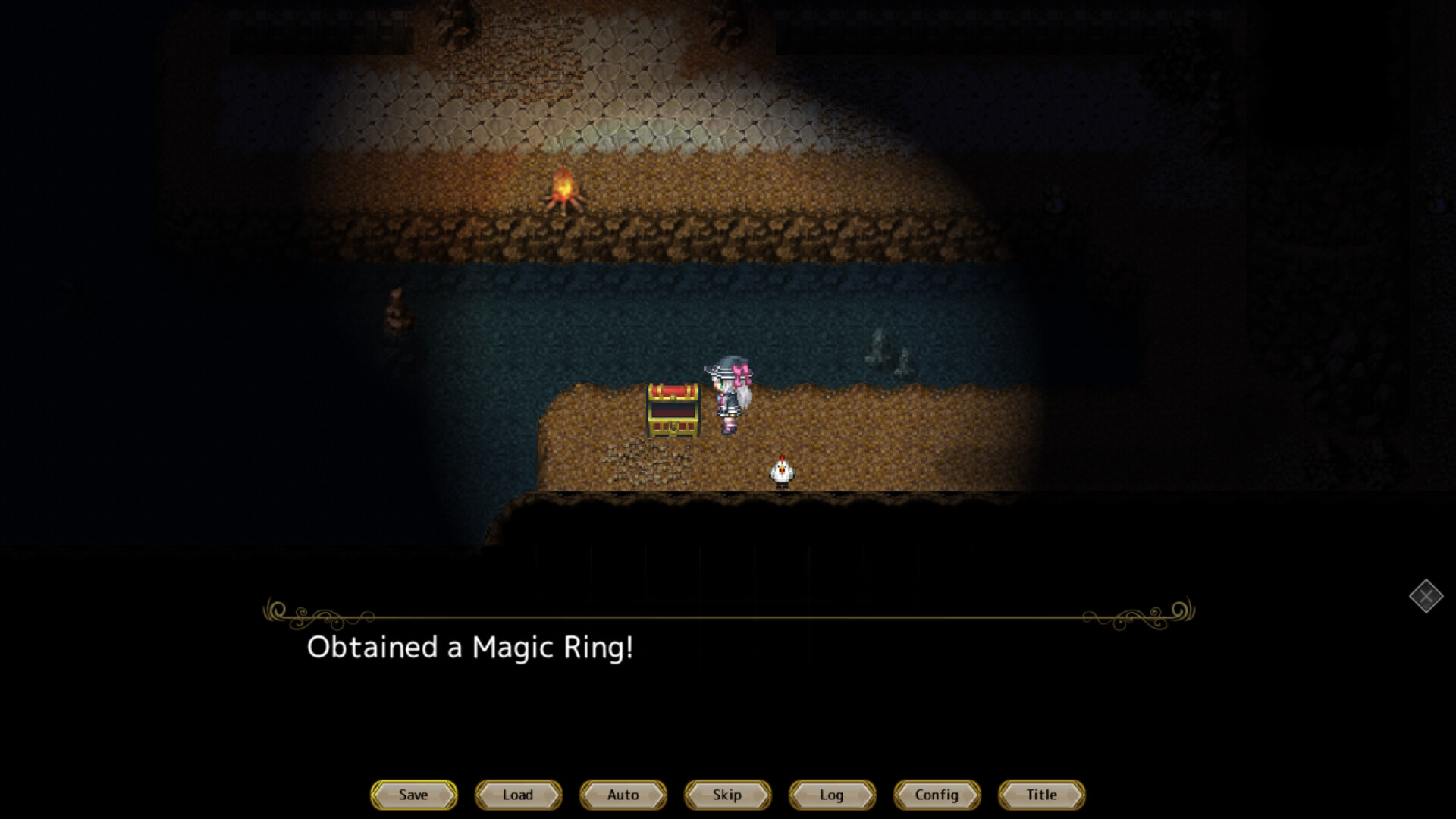
Task: Open the Save menu
Action: coord(413,795)
